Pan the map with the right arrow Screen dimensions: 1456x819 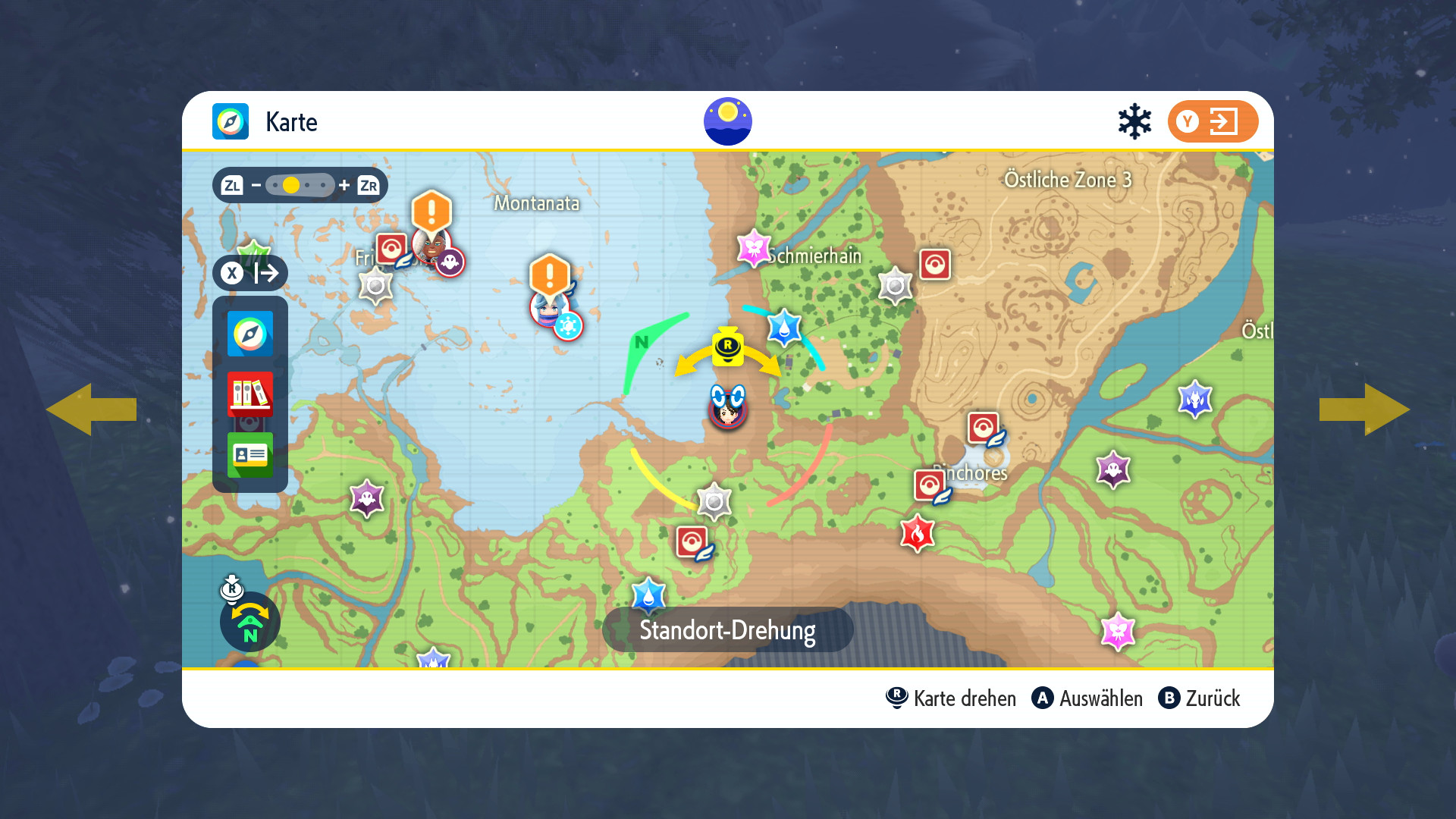(1364, 409)
